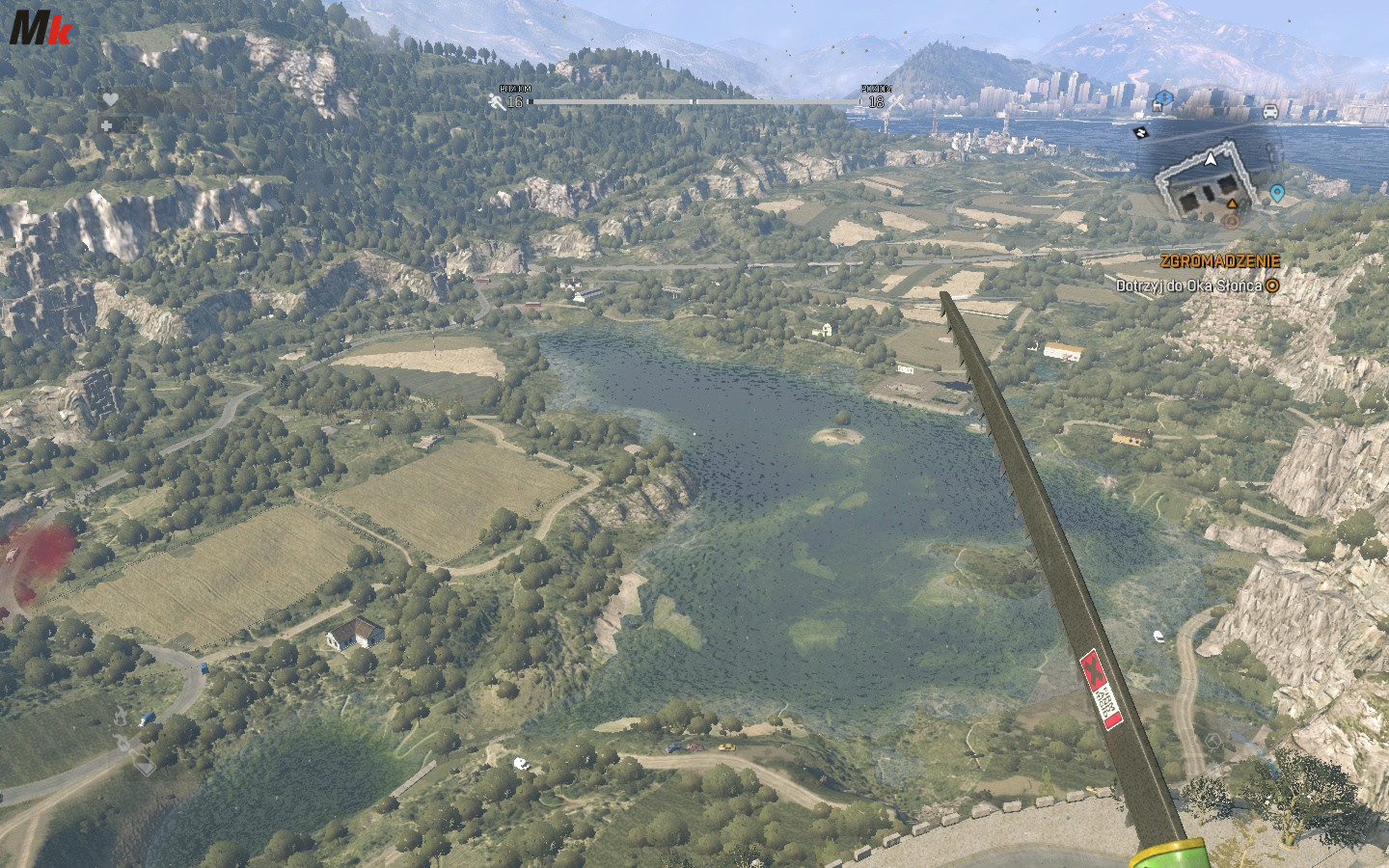The image size is (1389, 868).
Task: Click the blue location pin on minimap
Action: click(x=1277, y=194)
